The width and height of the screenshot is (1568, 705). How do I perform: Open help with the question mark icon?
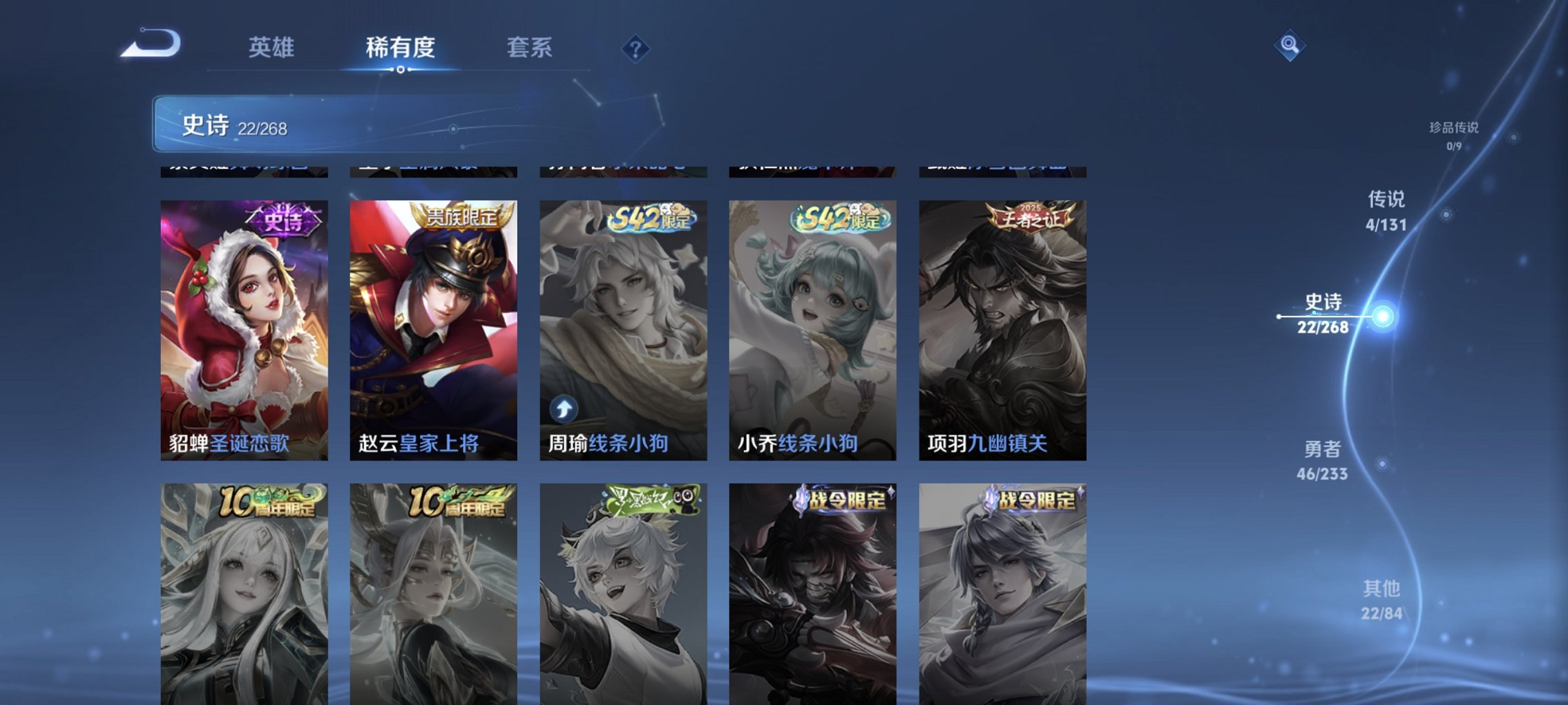636,48
